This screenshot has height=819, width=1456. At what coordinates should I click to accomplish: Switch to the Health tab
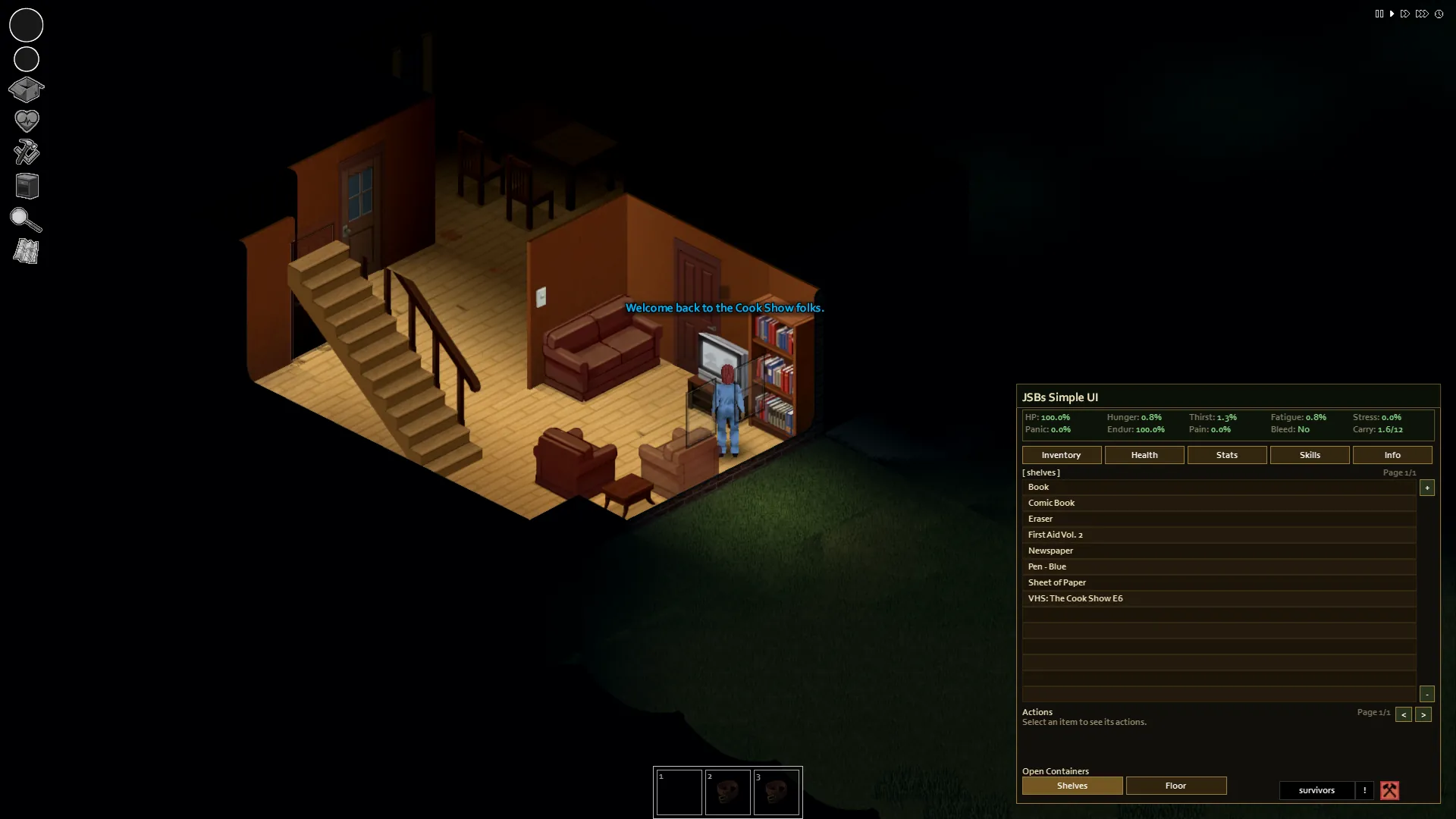point(1144,455)
